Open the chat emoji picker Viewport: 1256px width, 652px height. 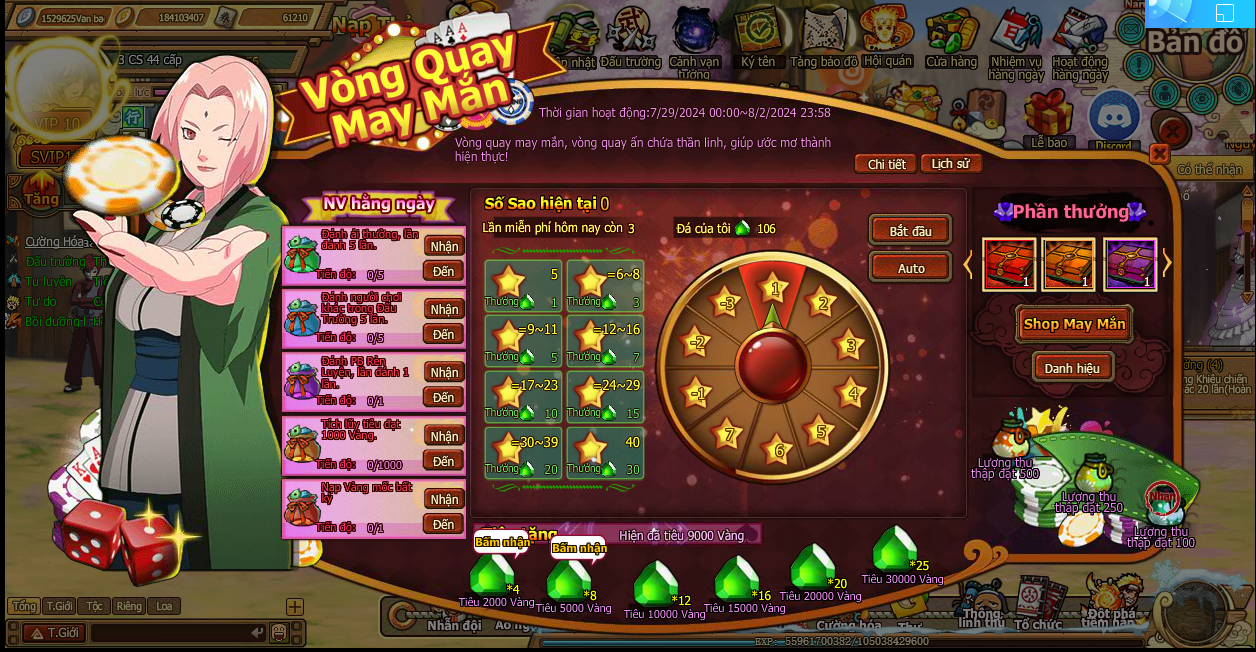point(279,632)
